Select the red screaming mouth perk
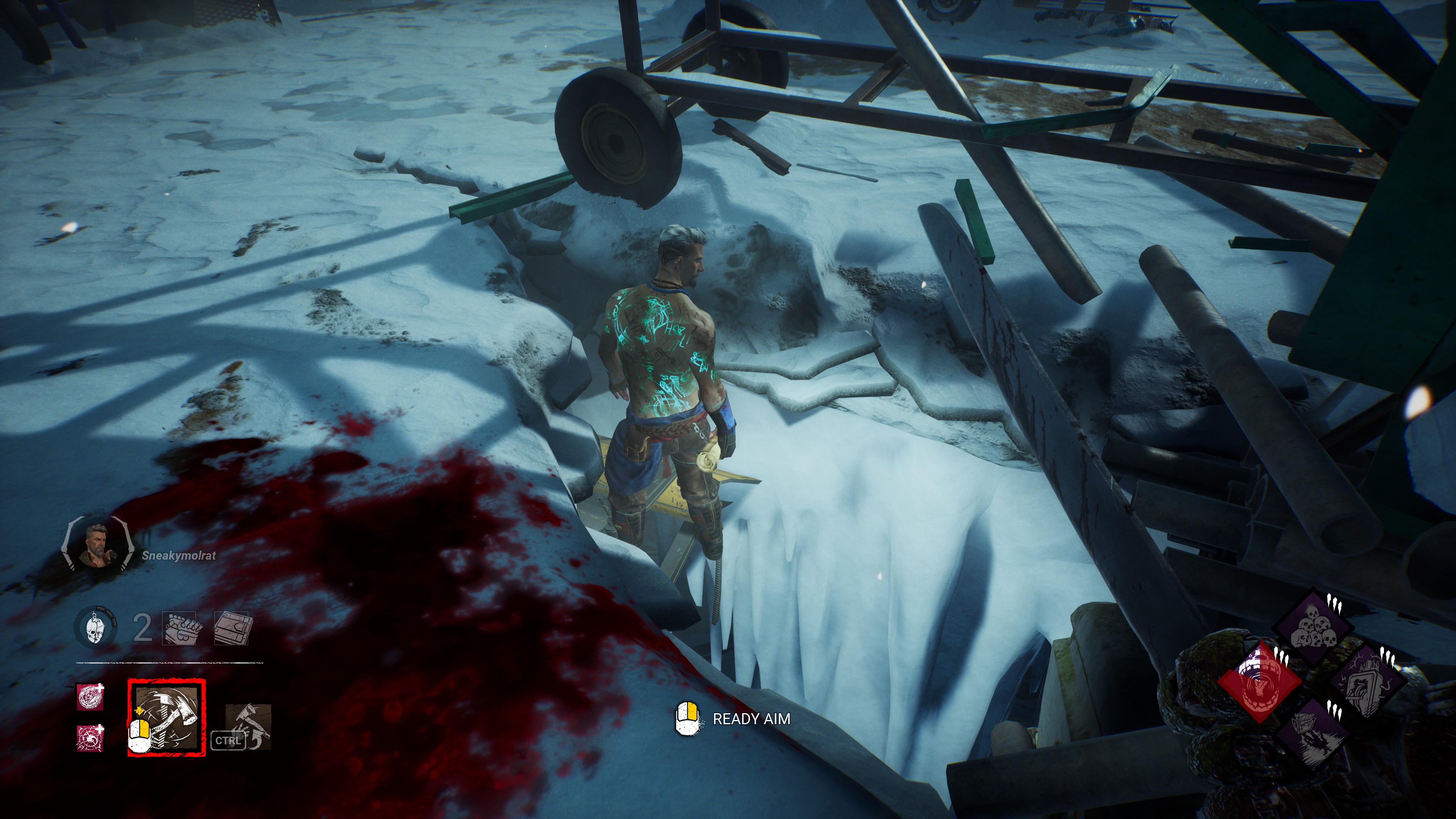 1259,682
